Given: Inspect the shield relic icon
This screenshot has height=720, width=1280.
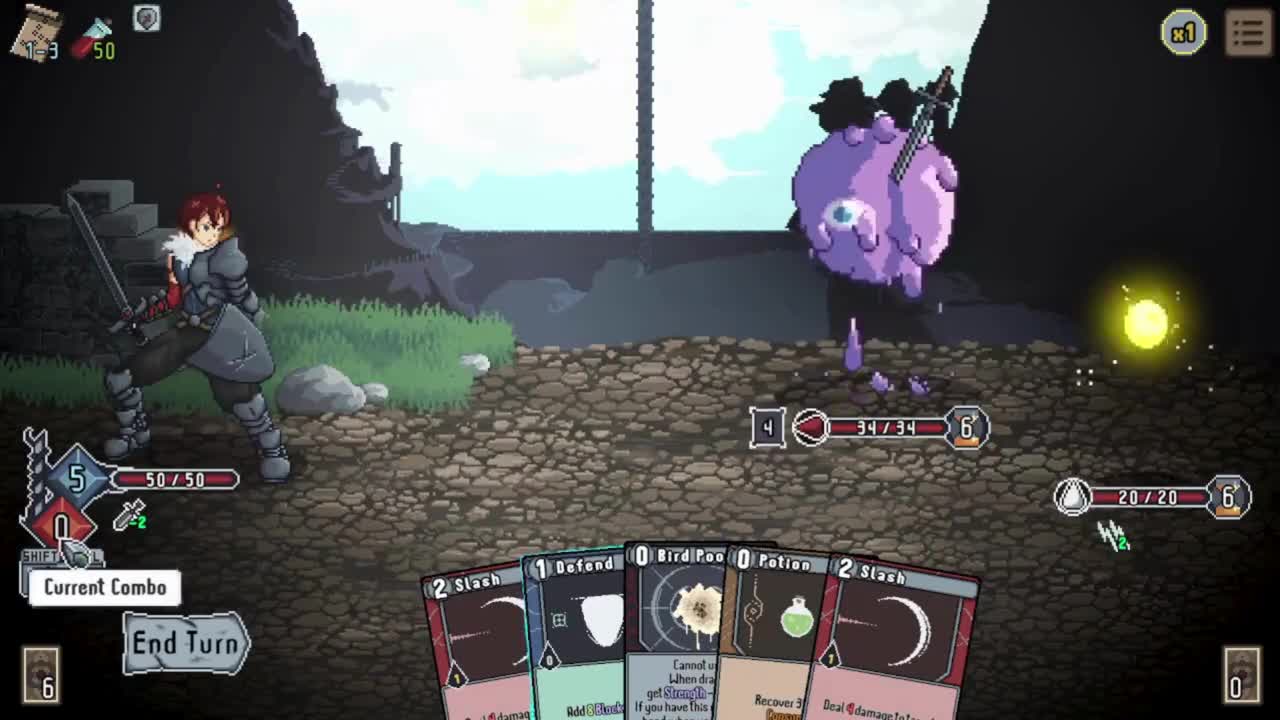Looking at the screenshot, I should click(146, 19).
